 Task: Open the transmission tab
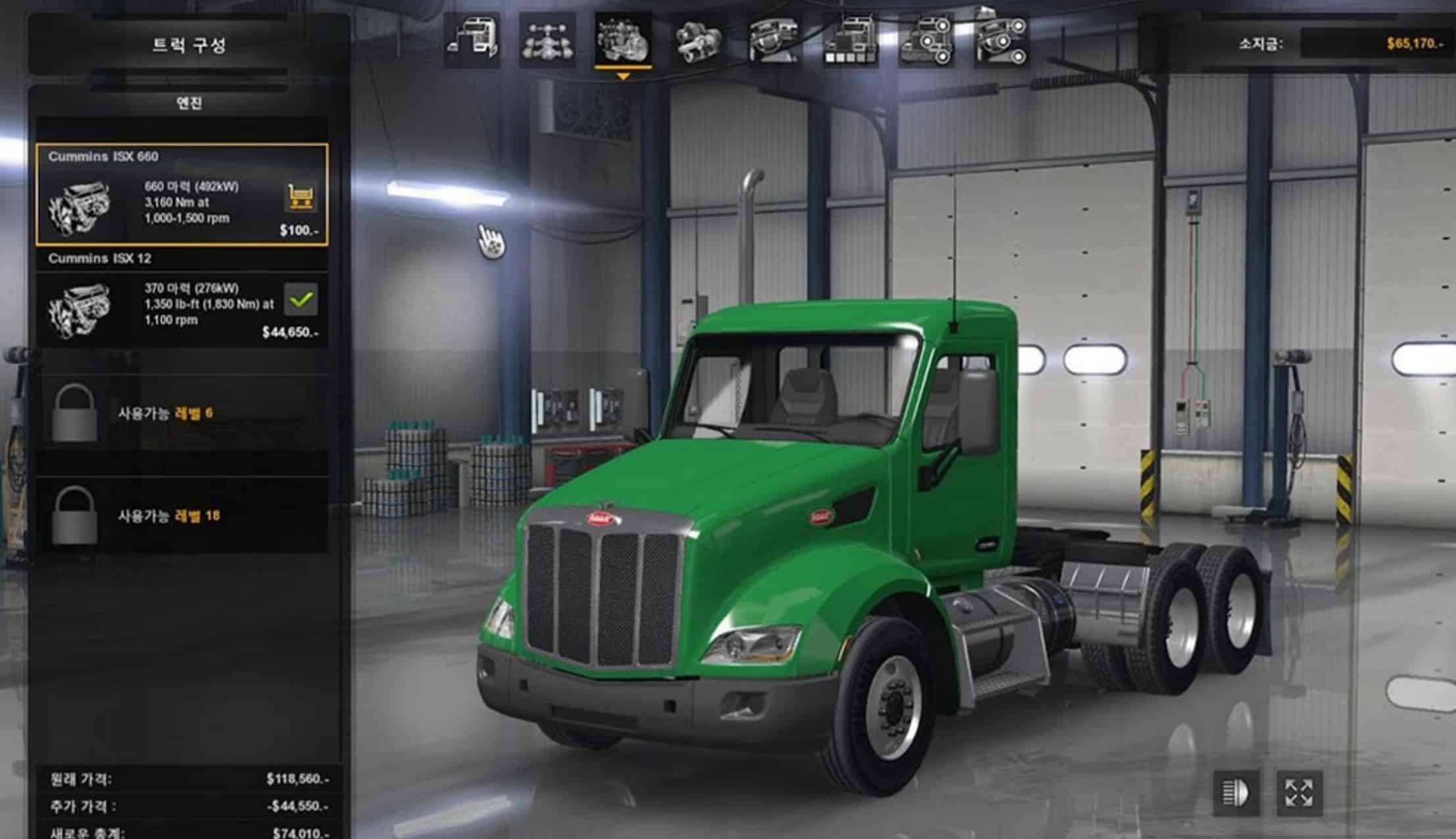pos(698,41)
